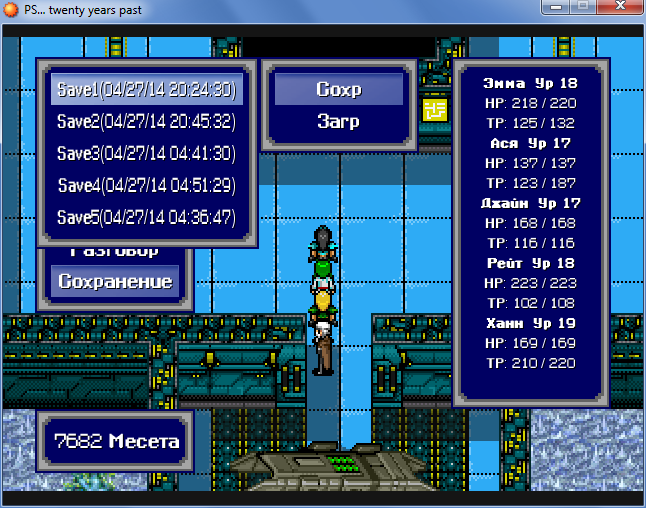Choose the Save5 save file
This screenshot has height=508, width=646.
click(146, 217)
